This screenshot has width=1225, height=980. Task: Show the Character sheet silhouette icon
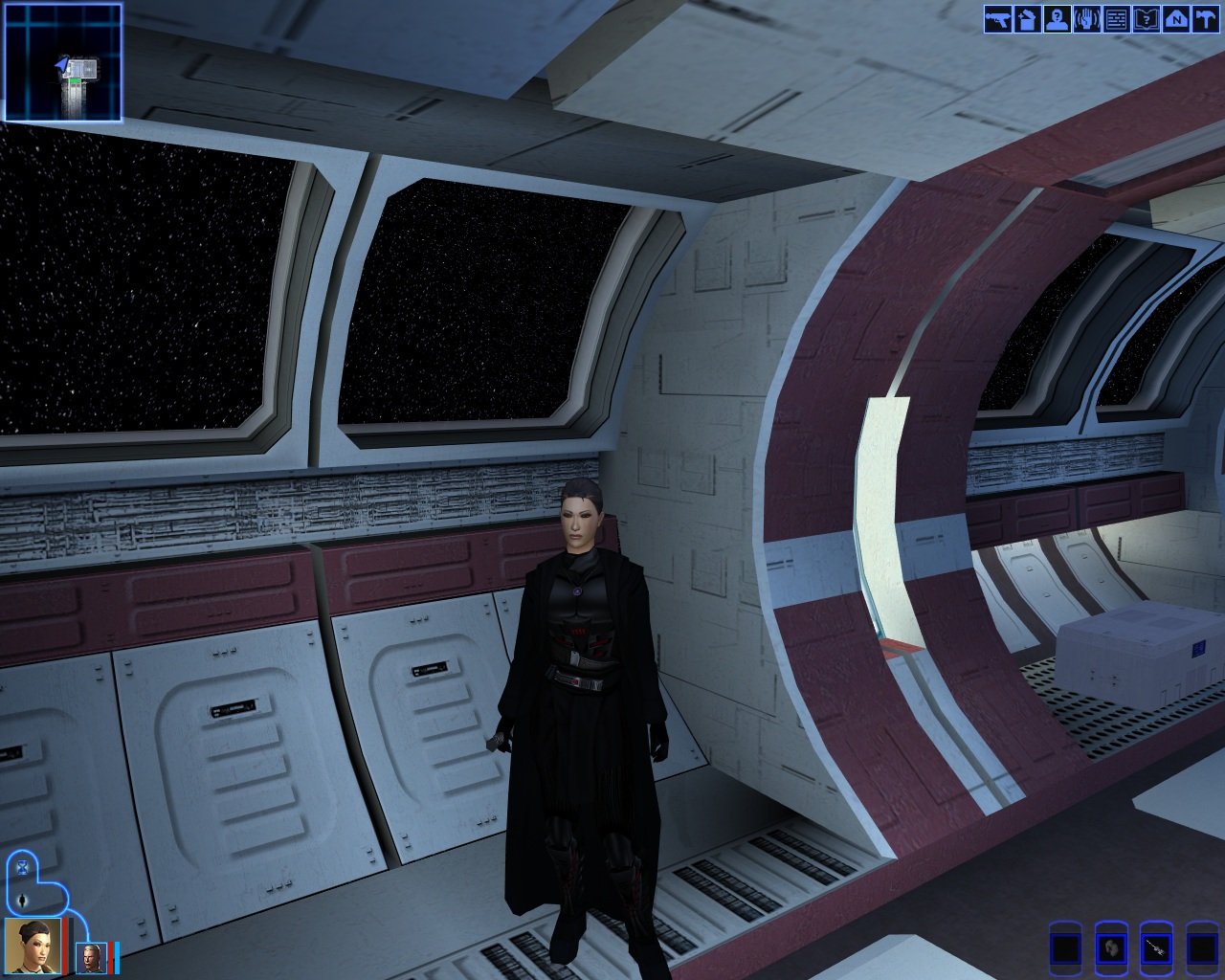[1057, 19]
